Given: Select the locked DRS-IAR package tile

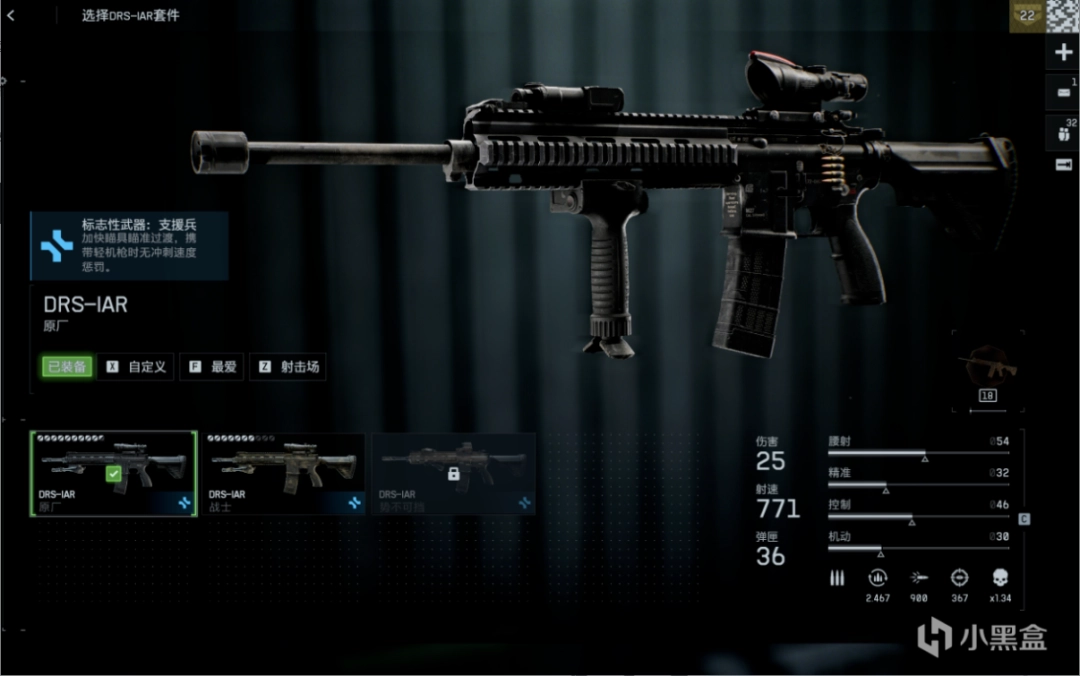Looking at the screenshot, I should click(x=453, y=473).
